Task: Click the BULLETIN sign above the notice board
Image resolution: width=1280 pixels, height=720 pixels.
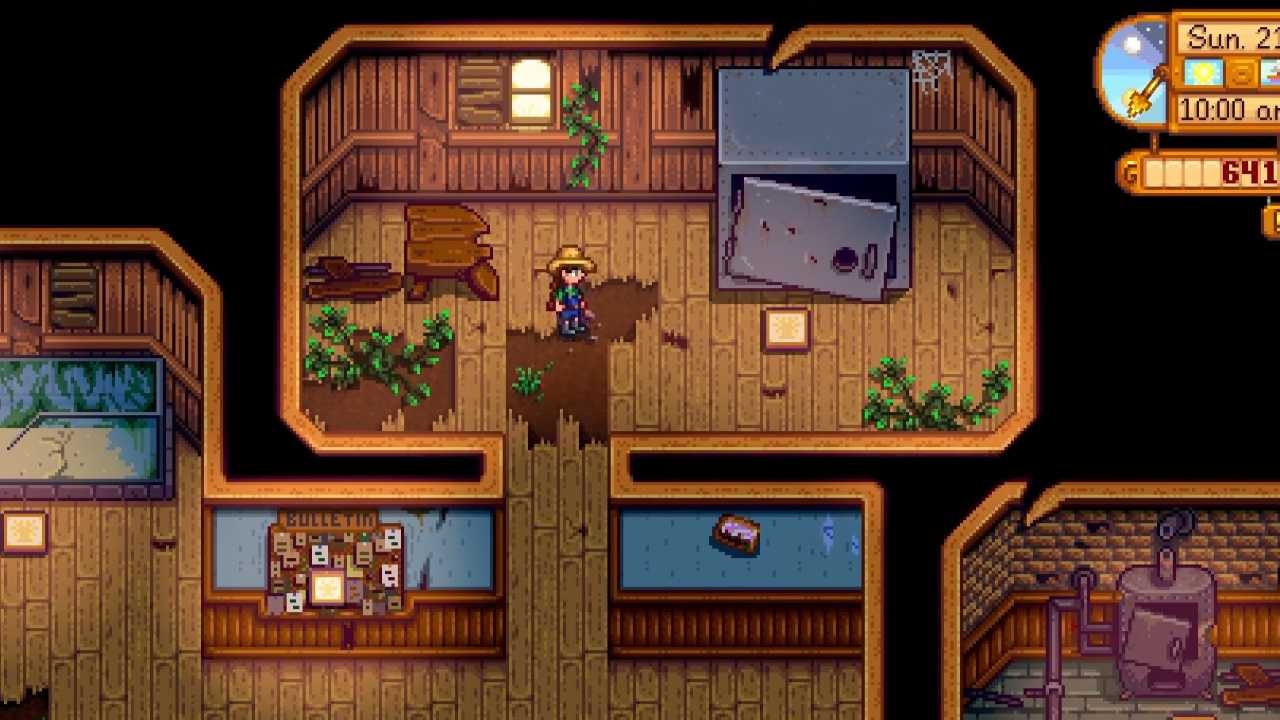Action: click(x=330, y=519)
